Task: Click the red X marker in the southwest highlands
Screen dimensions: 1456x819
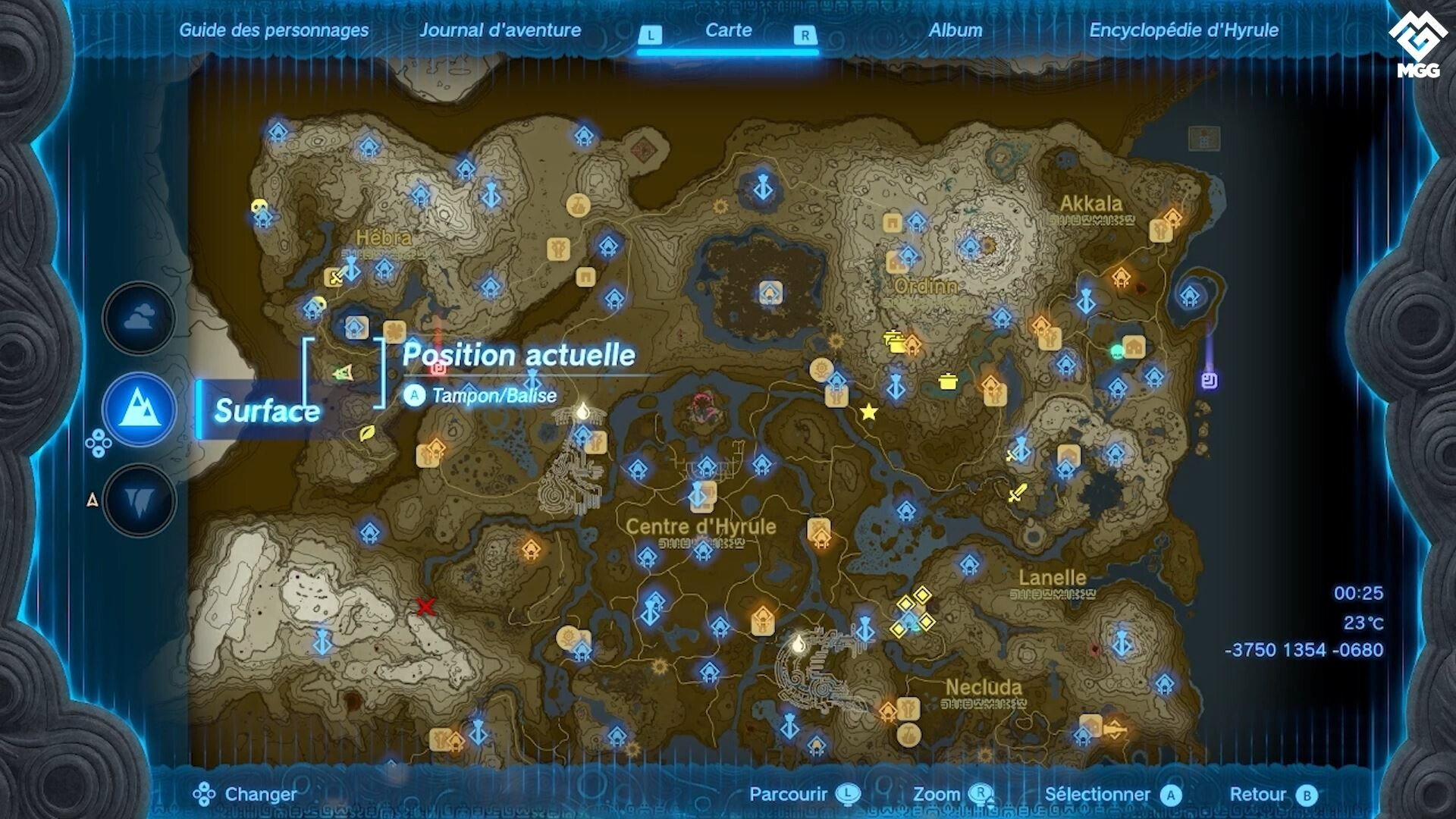Action: coord(424,606)
